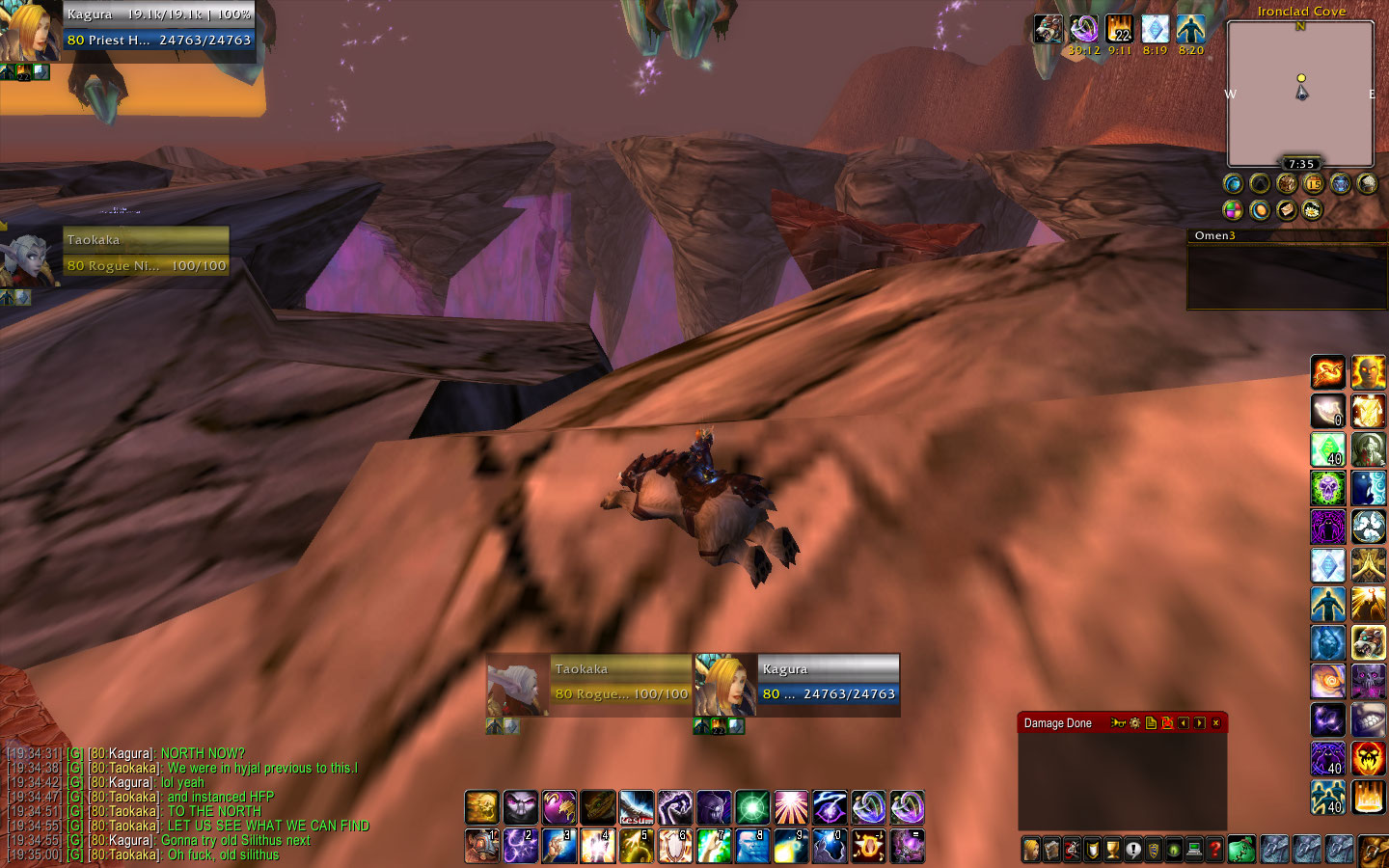Check the mail envelope minimap icon
The height and width of the screenshot is (868, 1389).
(x=1286, y=209)
